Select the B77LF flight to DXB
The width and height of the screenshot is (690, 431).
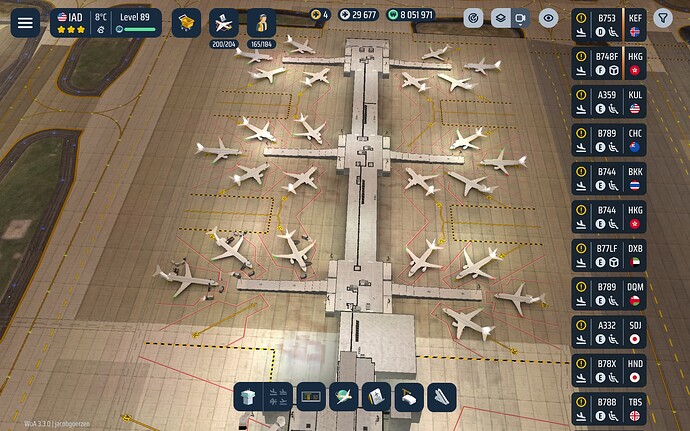click(609, 254)
